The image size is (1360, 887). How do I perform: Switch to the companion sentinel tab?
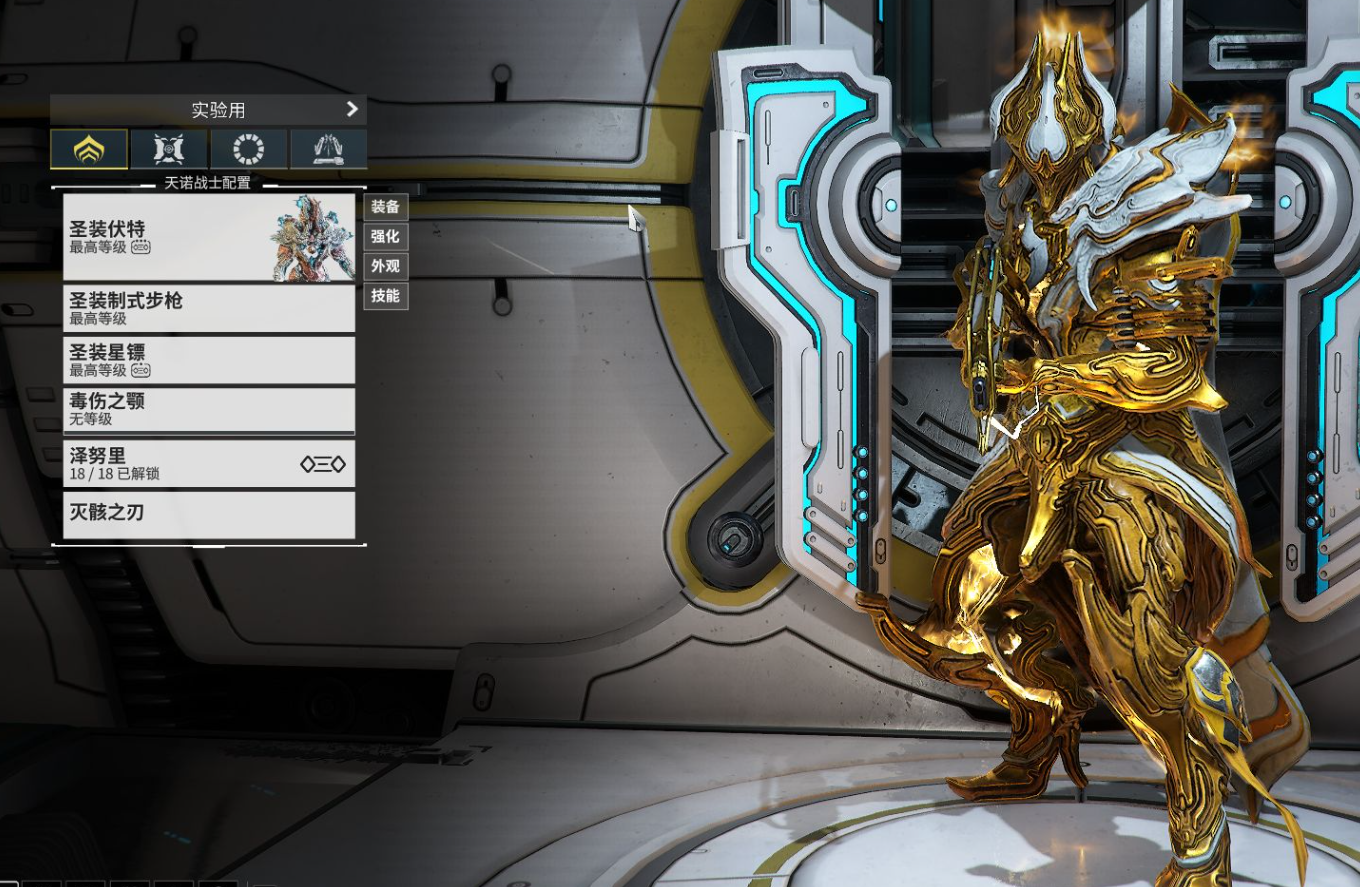tap(169, 149)
